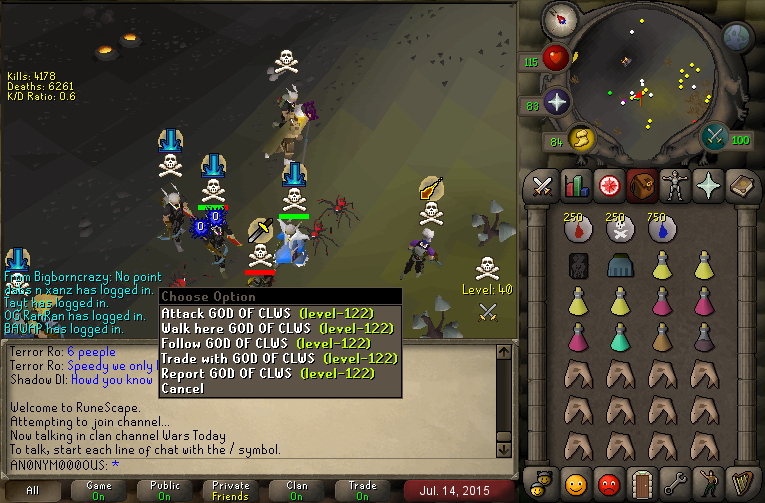Cancel the Choose Option menu
This screenshot has width=765, height=503.
pyautogui.click(x=182, y=388)
